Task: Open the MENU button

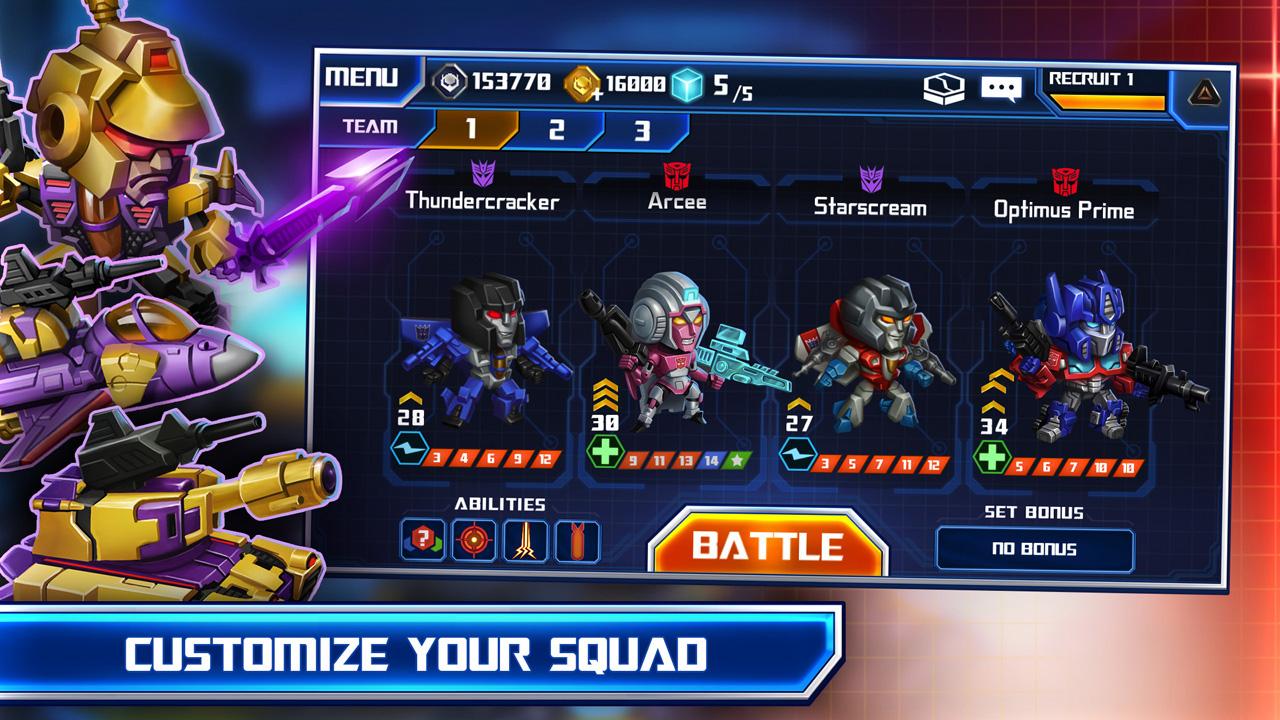Action: point(362,77)
